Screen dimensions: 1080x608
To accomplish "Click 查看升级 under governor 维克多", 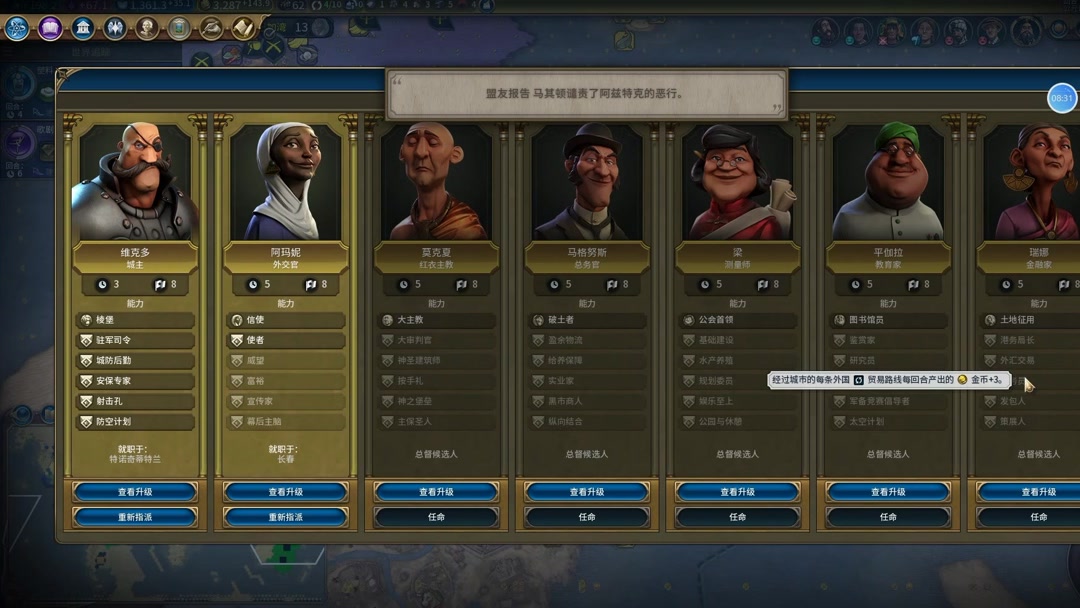I will (135, 492).
